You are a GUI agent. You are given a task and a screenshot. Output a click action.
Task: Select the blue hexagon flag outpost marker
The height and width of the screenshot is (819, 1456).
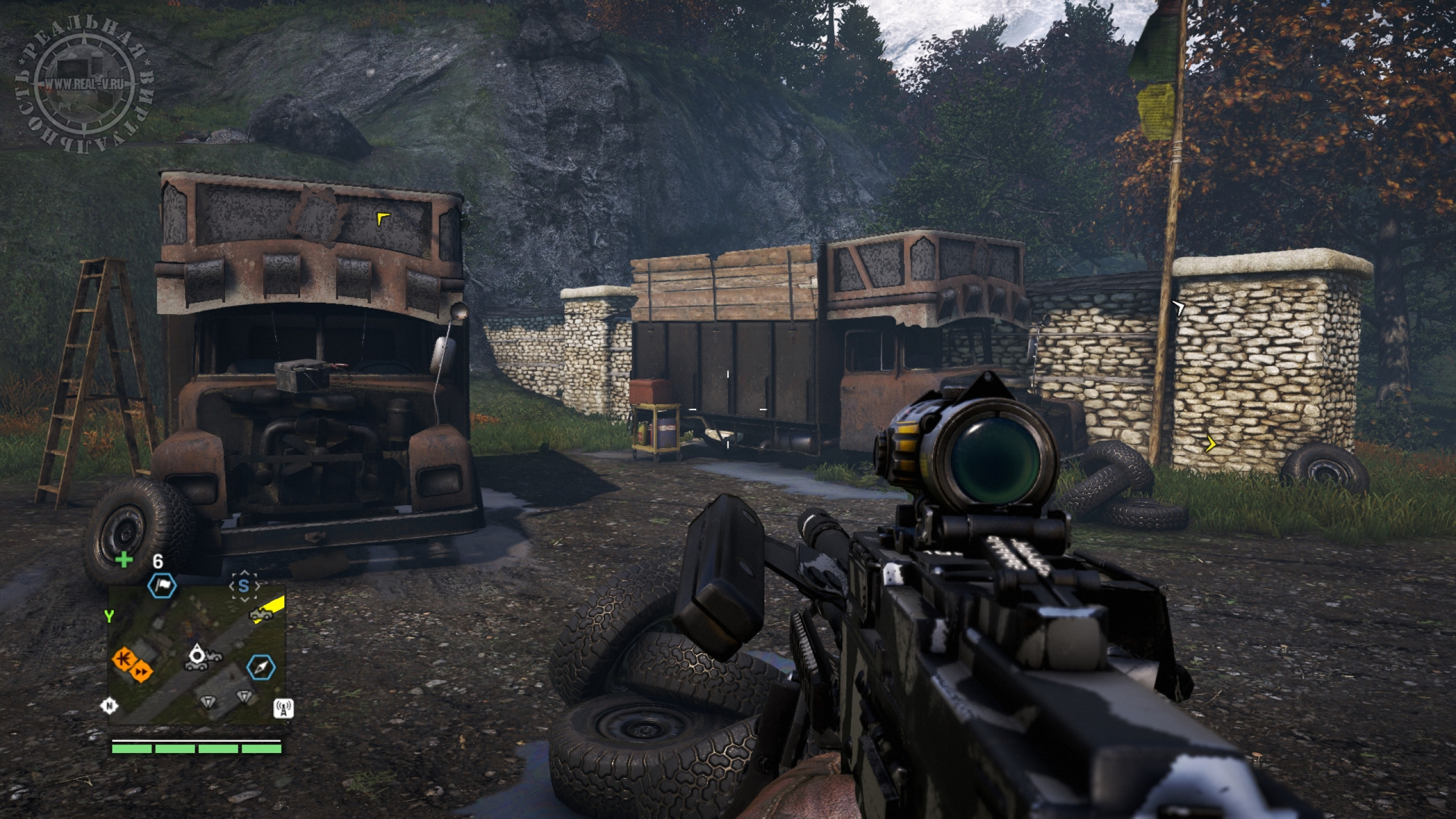tap(162, 586)
